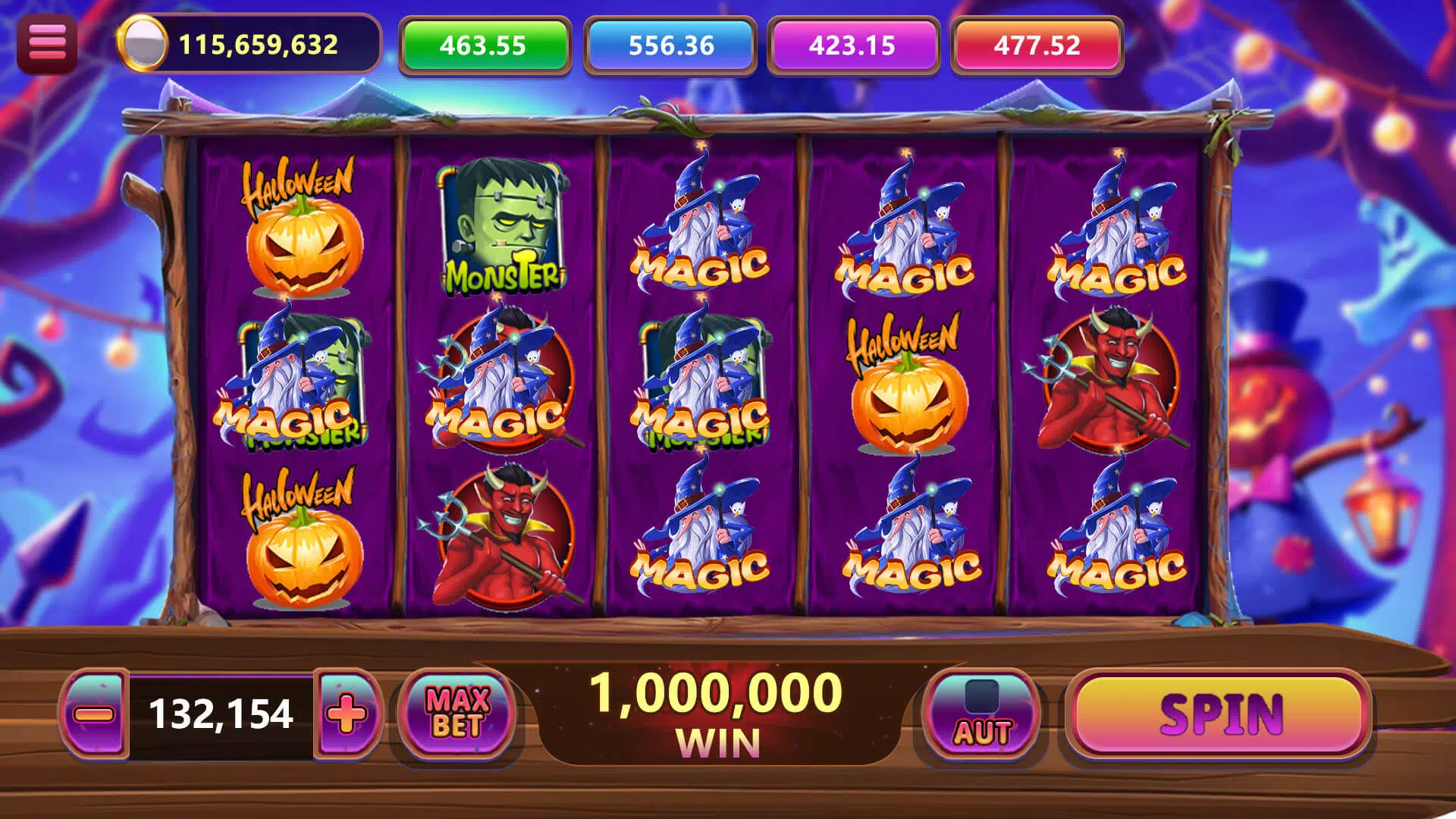Open the hamburger menu
This screenshot has width=1456, height=819.
47,42
